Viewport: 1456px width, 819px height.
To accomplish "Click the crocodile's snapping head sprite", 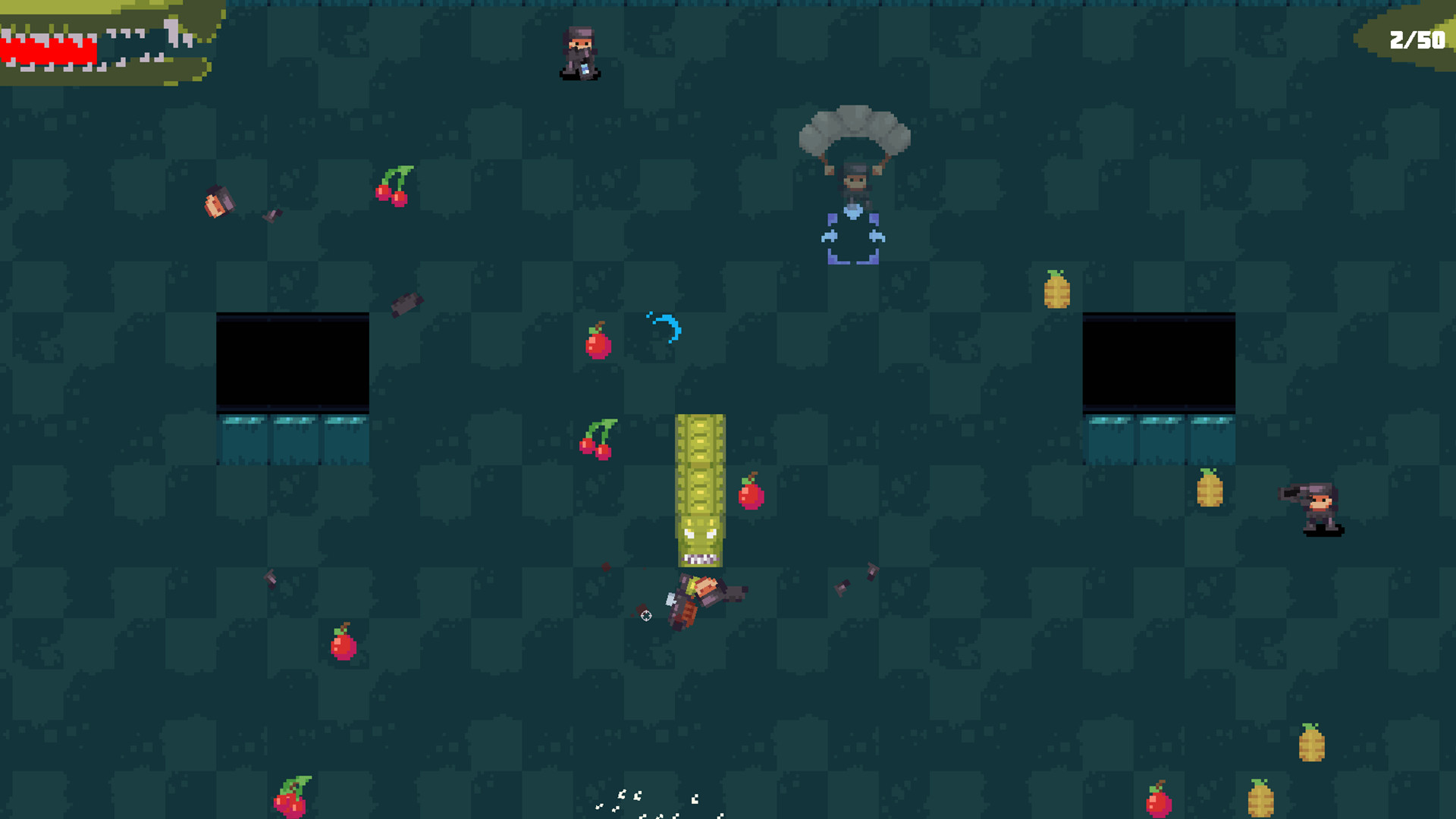I will (x=701, y=531).
